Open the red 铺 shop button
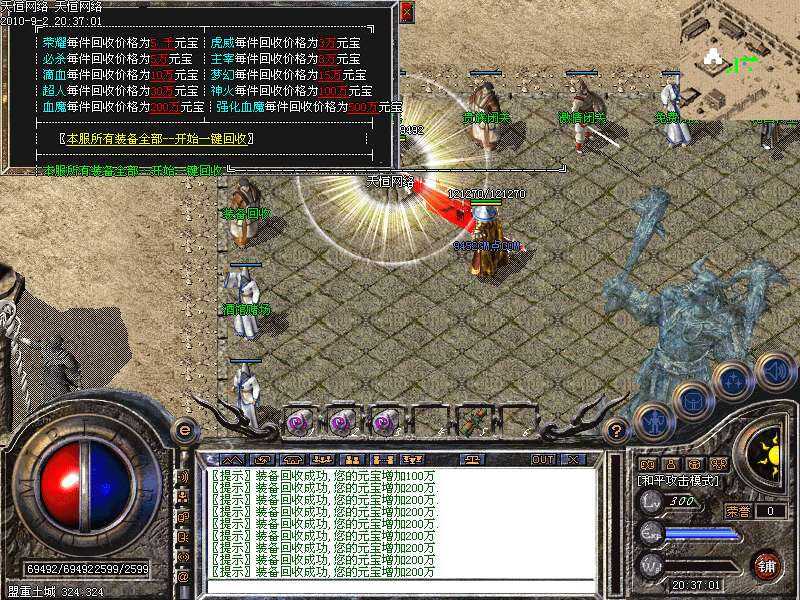The image size is (800, 600). [x=767, y=566]
